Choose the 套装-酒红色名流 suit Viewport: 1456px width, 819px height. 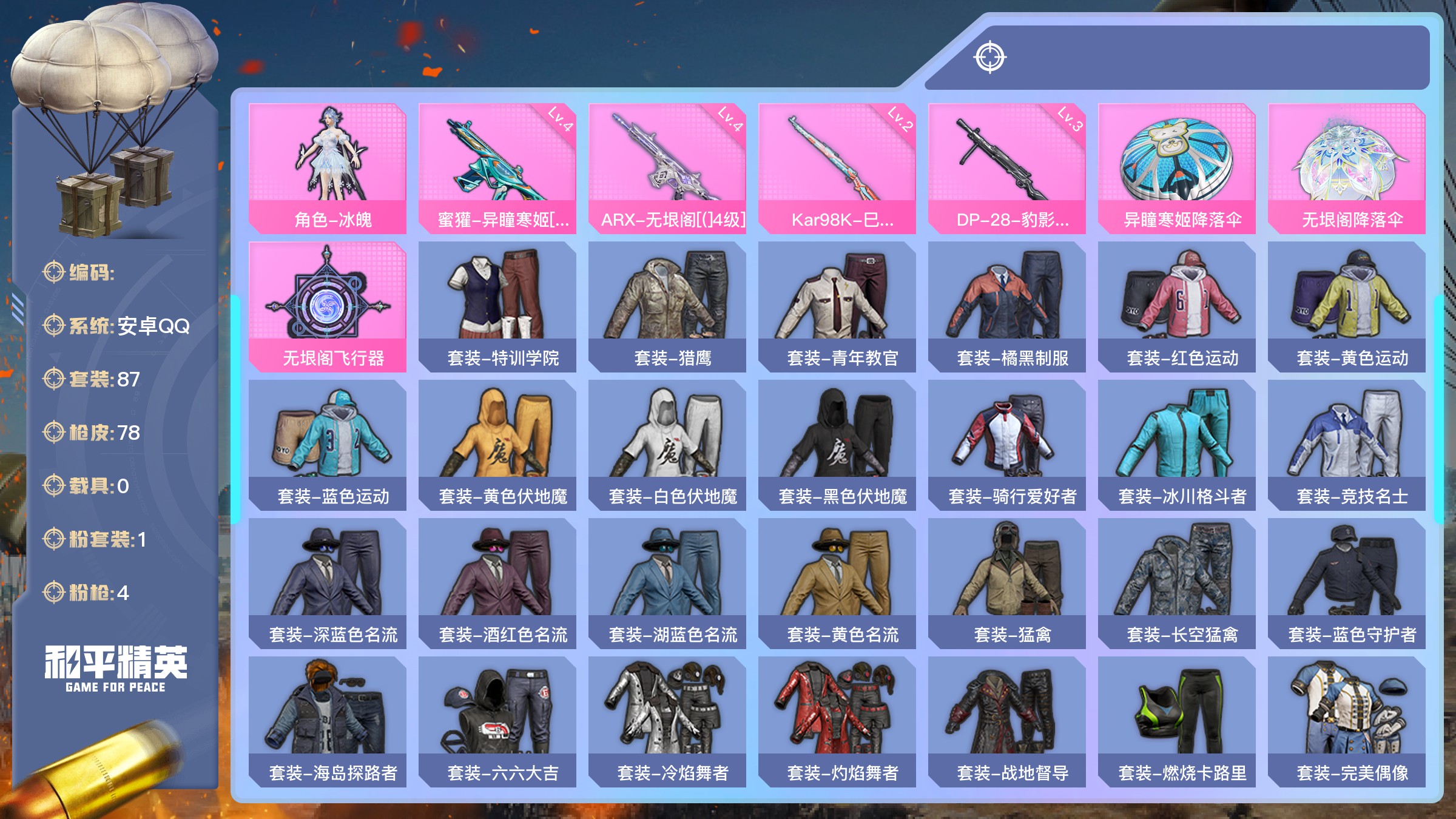pyautogui.click(x=497, y=583)
